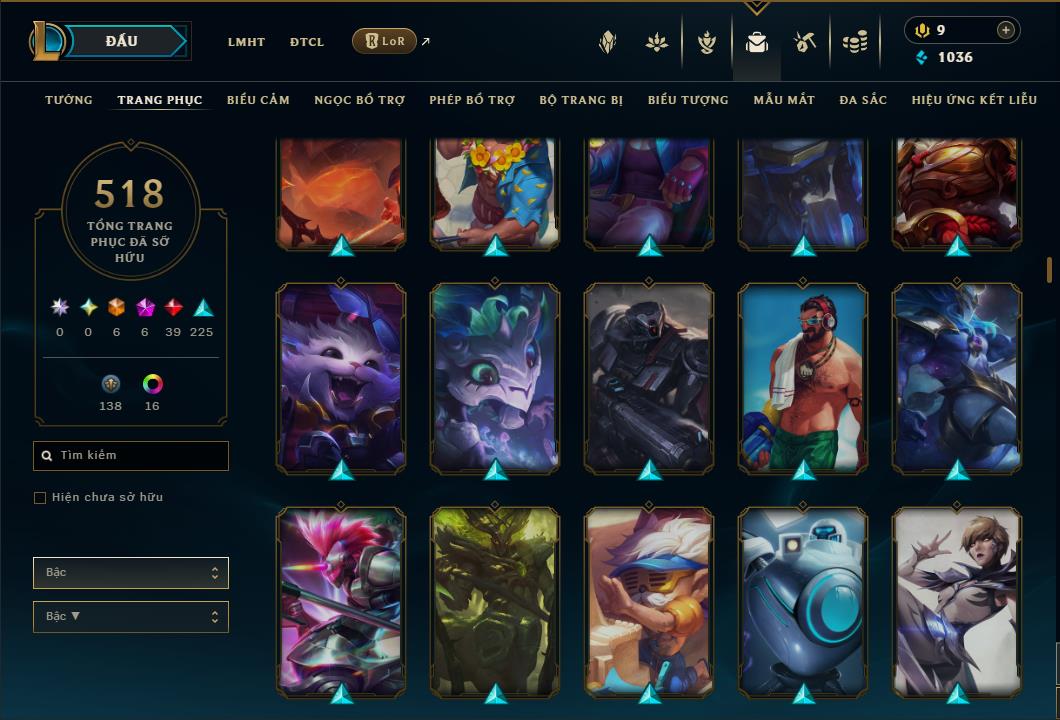Go to the PHÉP BỔ TRỢ tab
The width and height of the screenshot is (1060, 720).
[472, 100]
